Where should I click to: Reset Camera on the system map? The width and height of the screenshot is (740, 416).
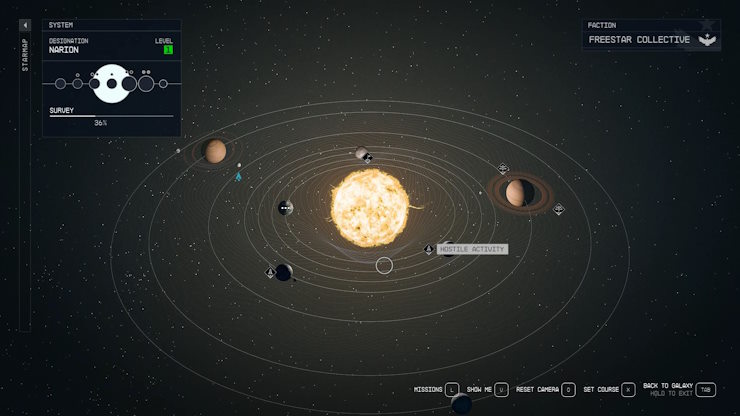pos(568,389)
